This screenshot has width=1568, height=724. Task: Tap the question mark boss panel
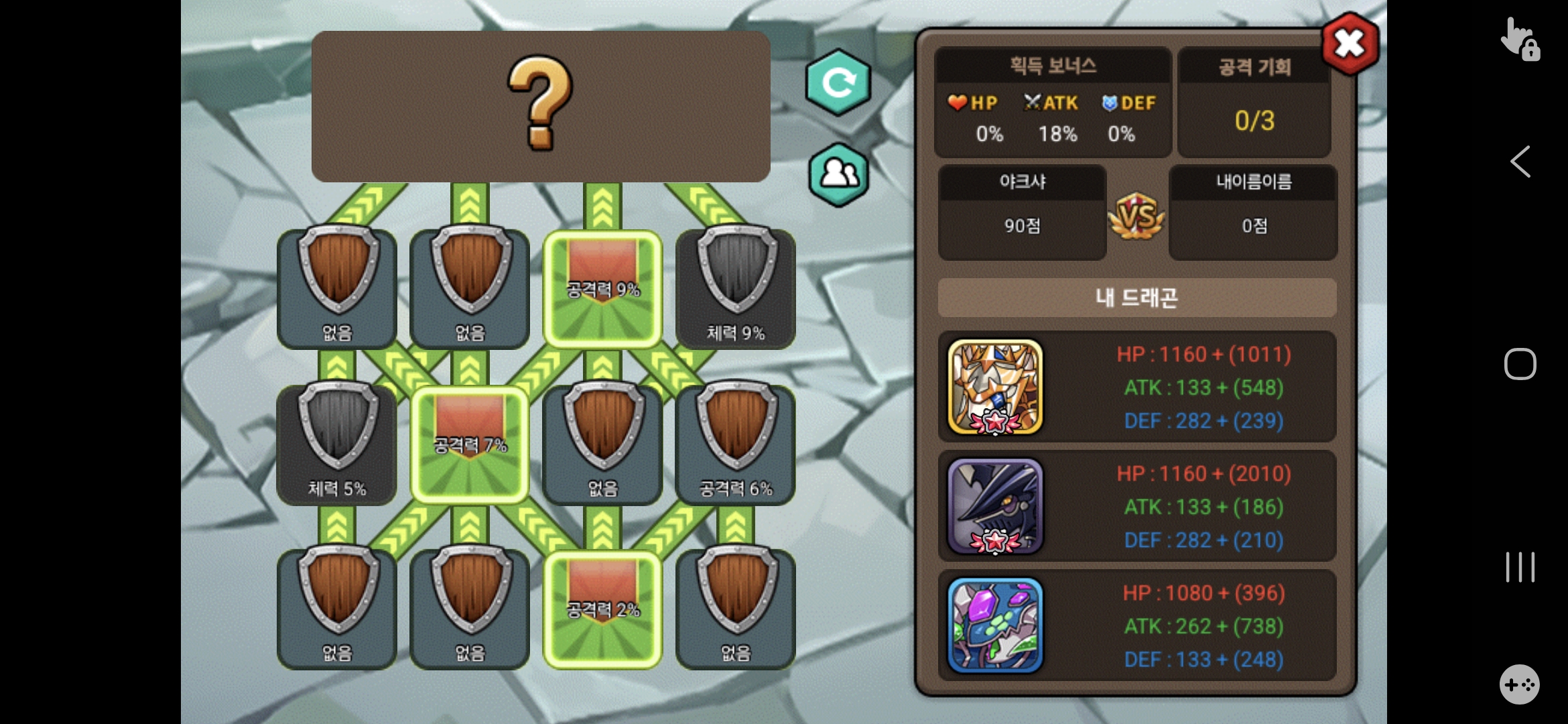click(x=541, y=106)
